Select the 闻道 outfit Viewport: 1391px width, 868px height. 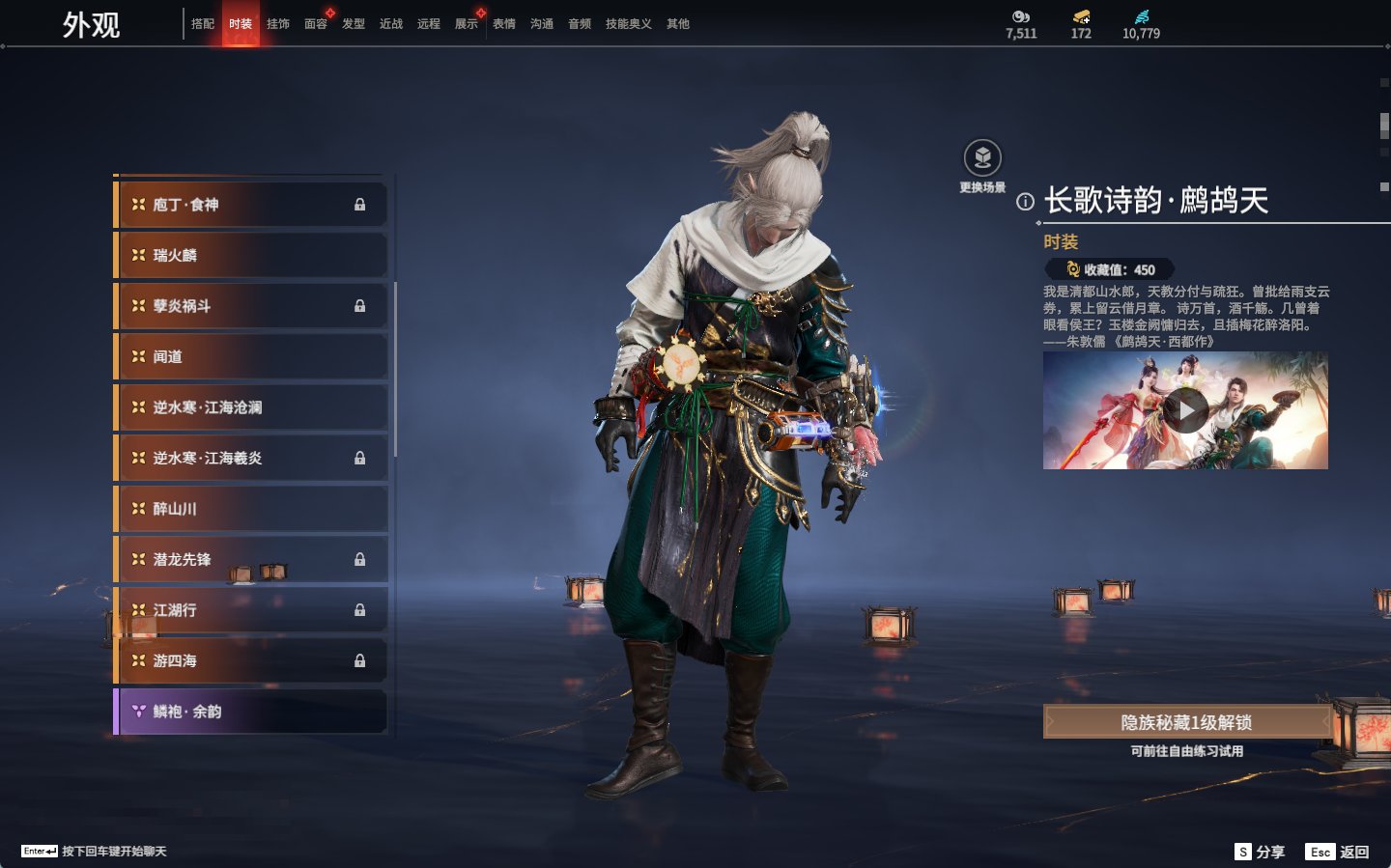[251, 356]
